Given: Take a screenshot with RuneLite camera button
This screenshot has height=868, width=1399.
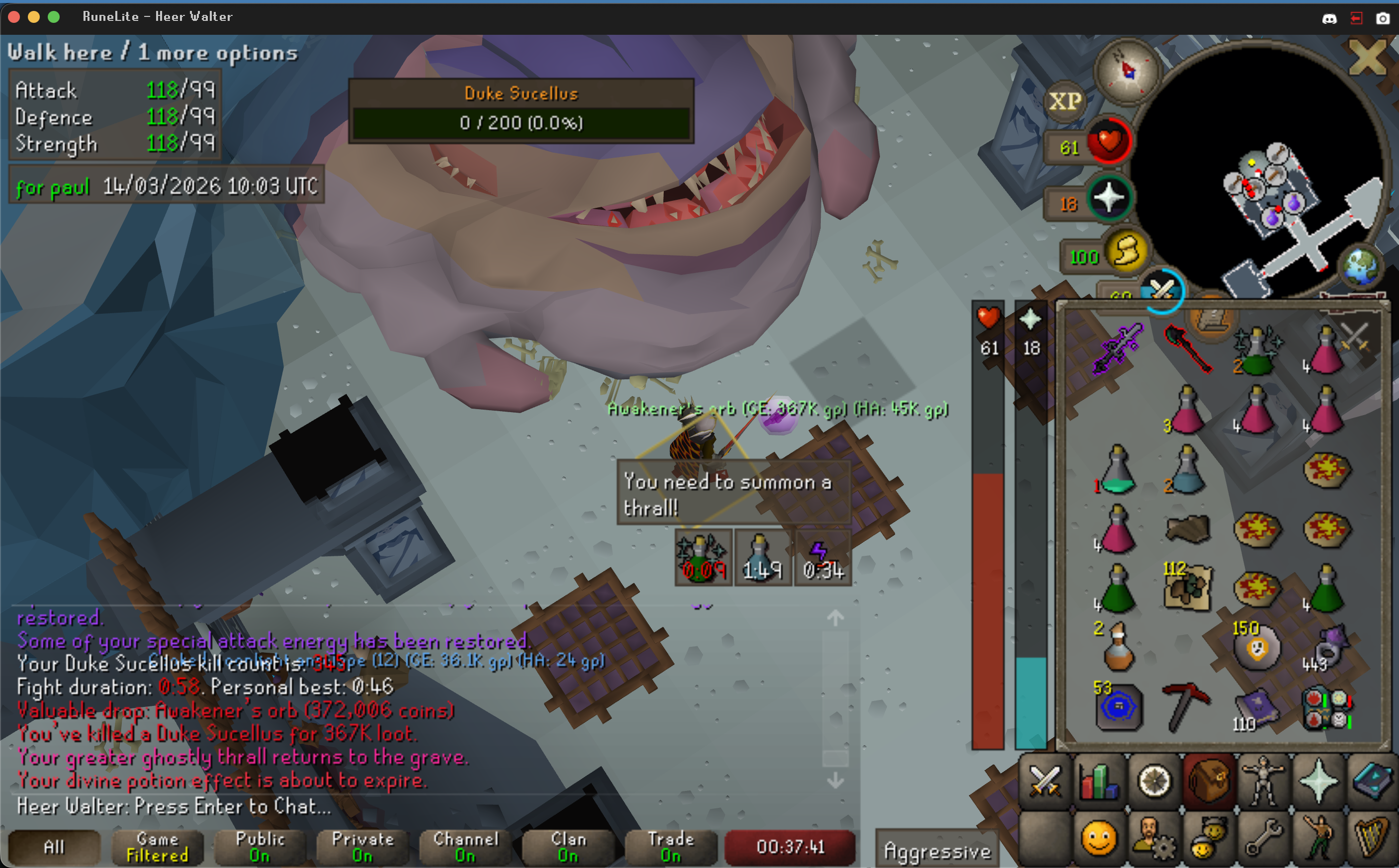Looking at the screenshot, I should (x=1383, y=18).
